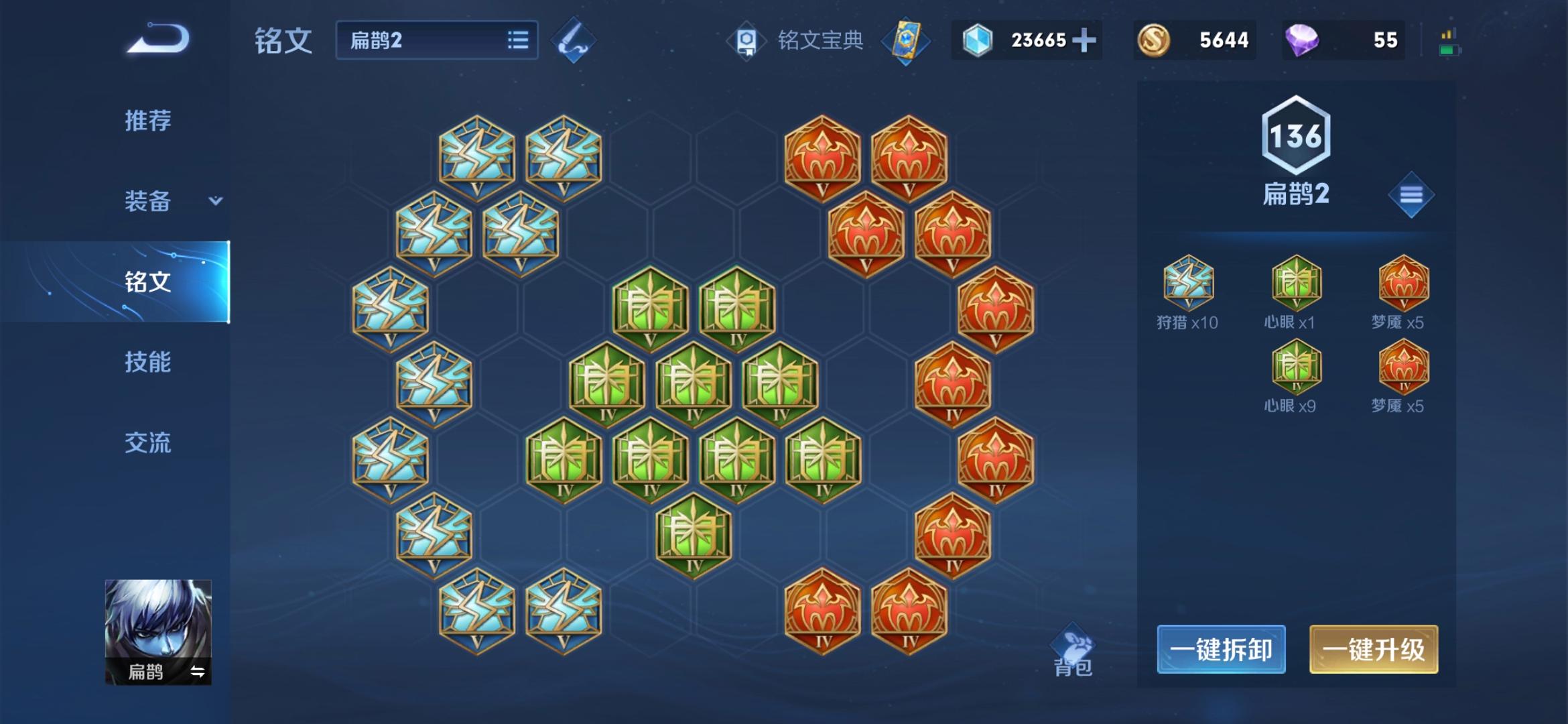Add more blue rune fragments with plus

[1084, 40]
